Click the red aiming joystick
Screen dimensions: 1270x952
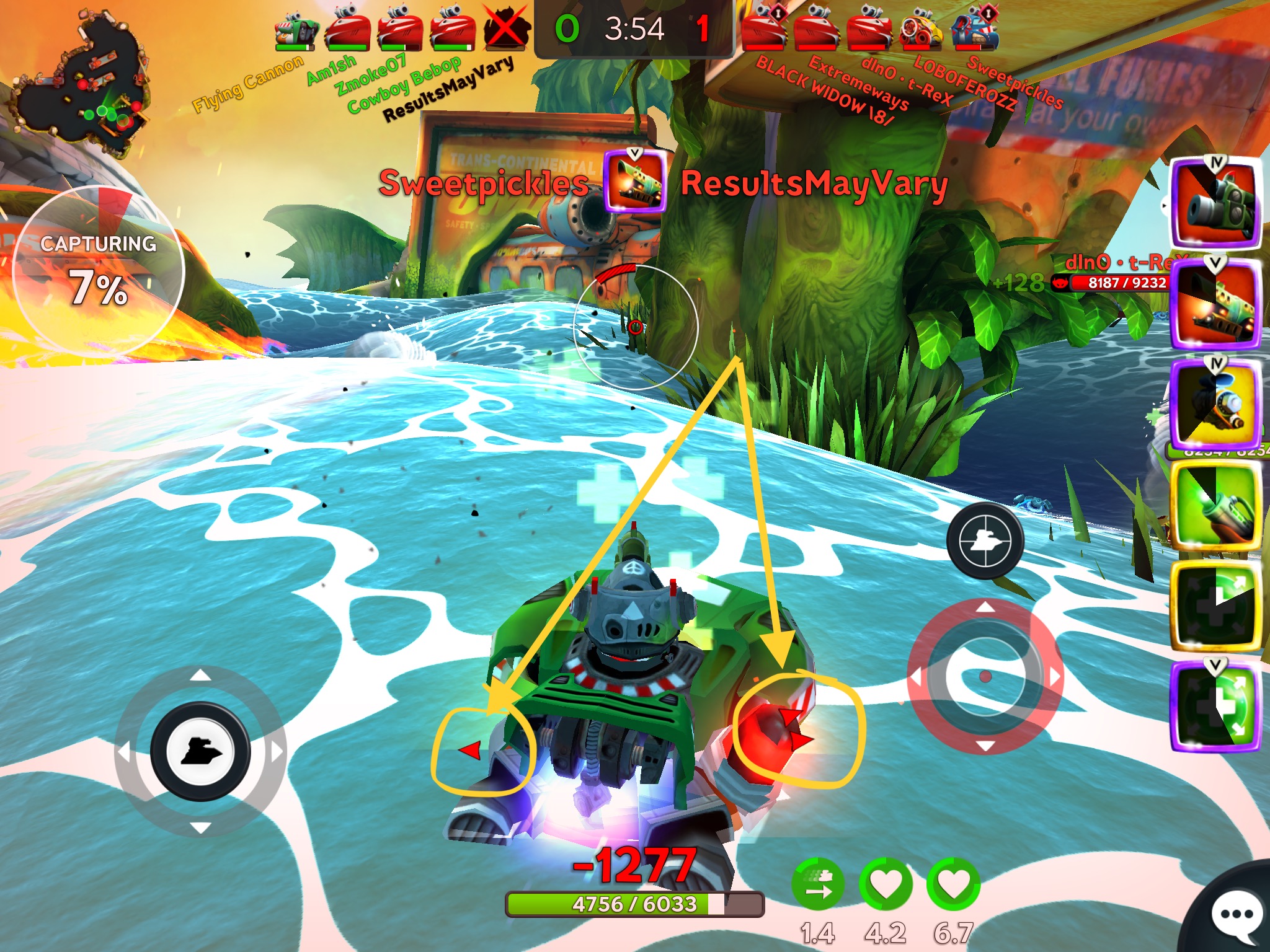pyautogui.click(x=985, y=677)
